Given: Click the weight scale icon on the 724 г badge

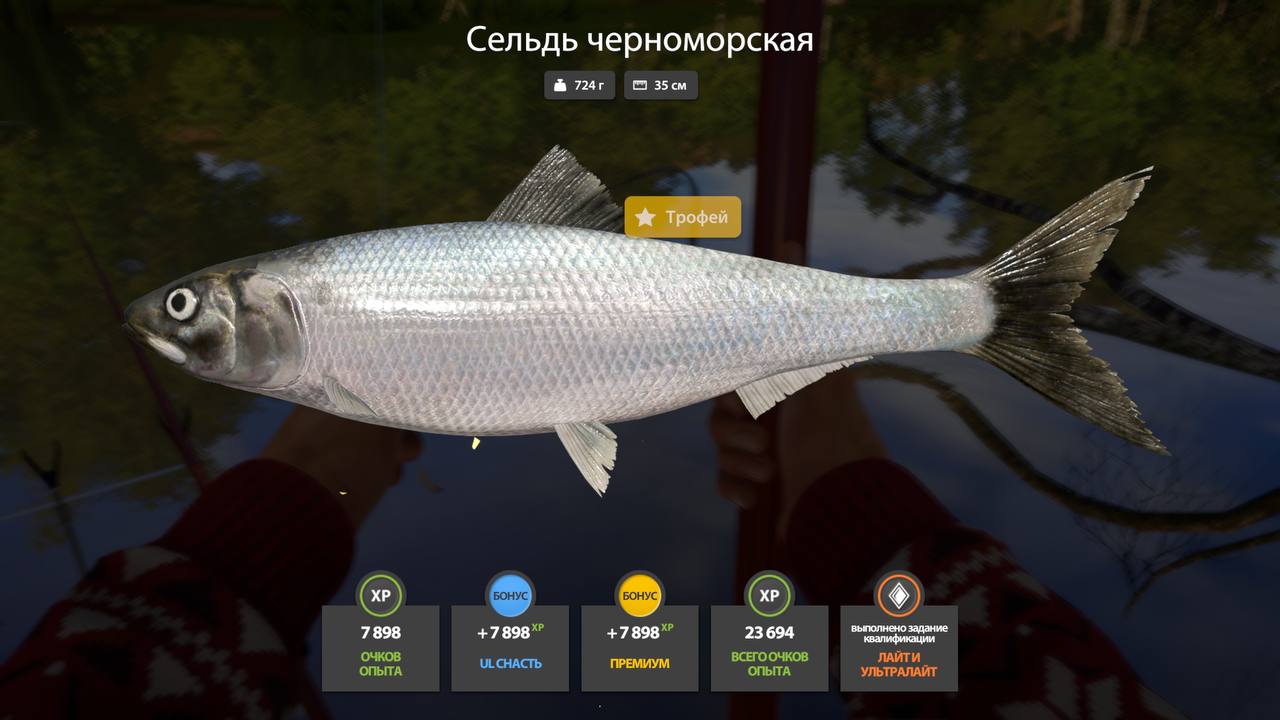Looking at the screenshot, I should coord(561,86).
